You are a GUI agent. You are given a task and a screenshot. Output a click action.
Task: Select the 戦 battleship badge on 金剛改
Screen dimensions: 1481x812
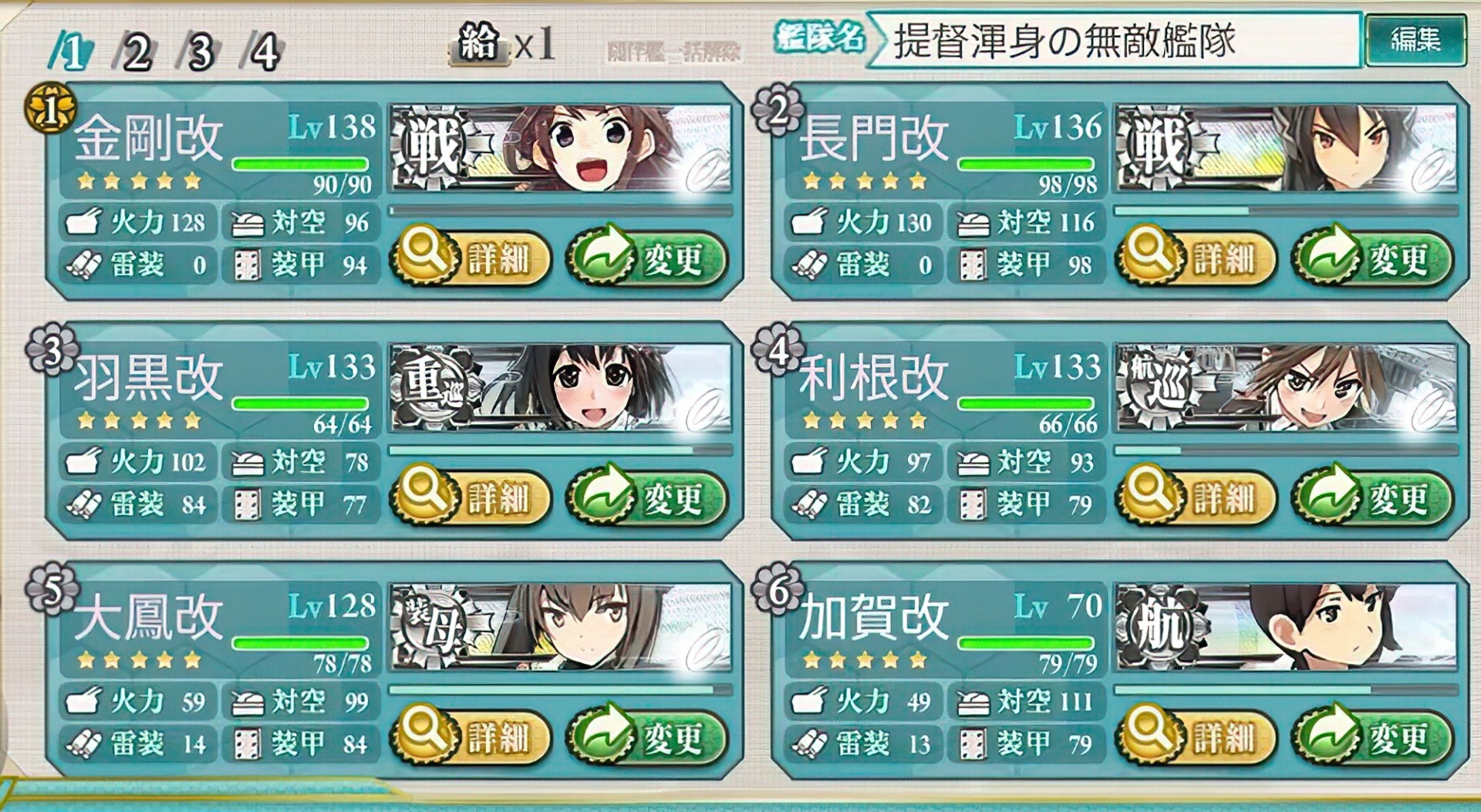(430, 143)
